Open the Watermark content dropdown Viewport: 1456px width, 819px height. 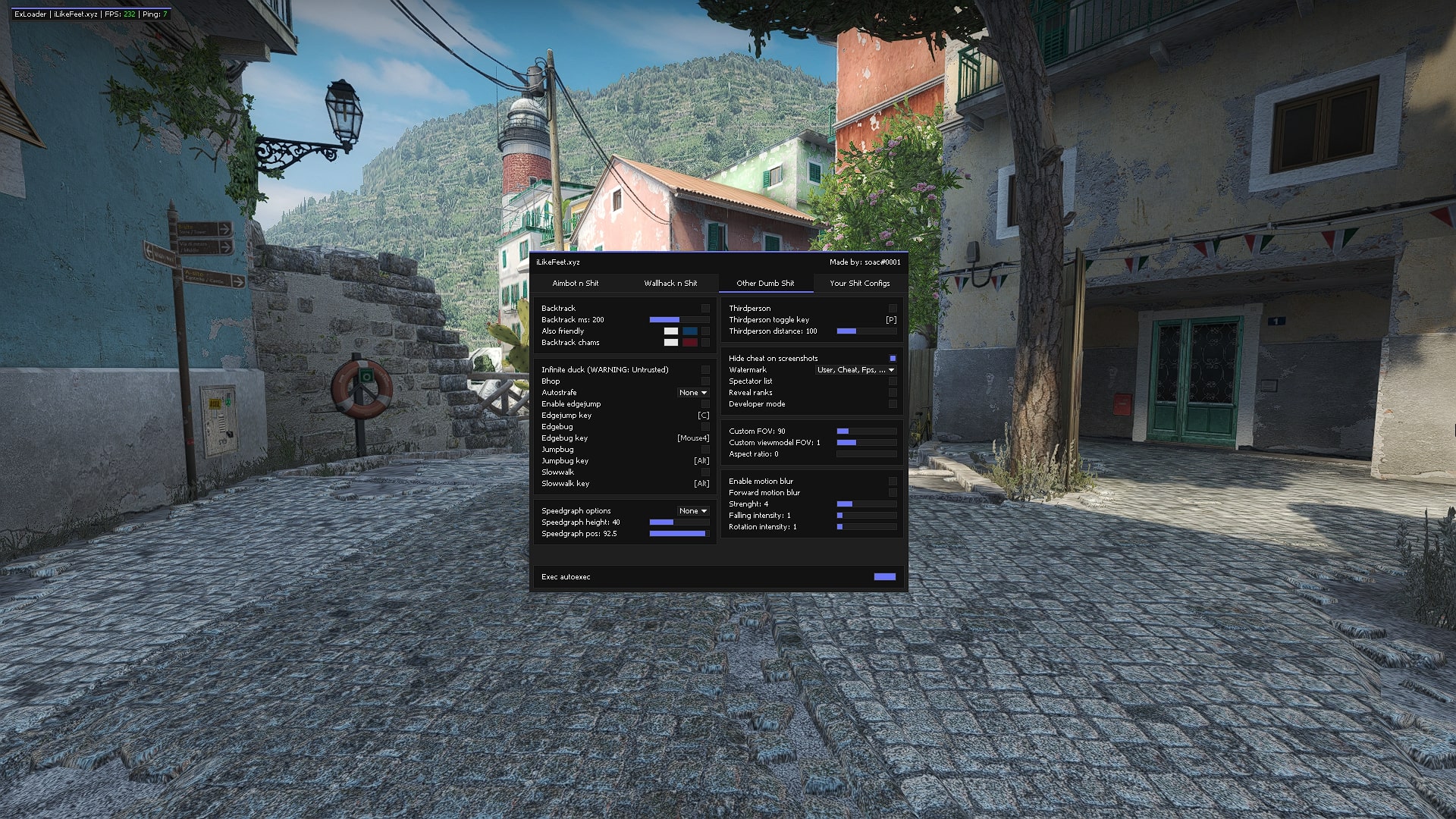[855, 369]
